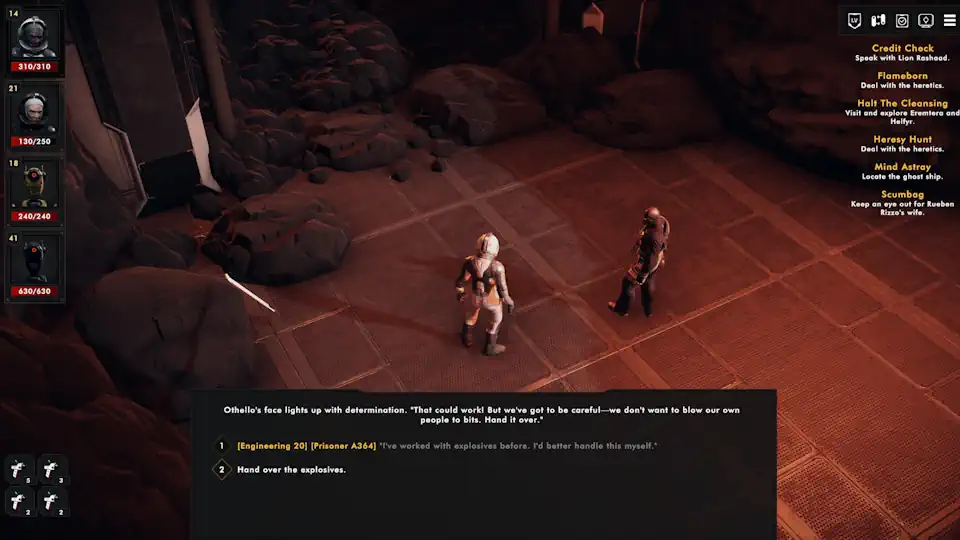Open the LV shield level-up screen
The height and width of the screenshot is (540, 960).
[x=855, y=20]
